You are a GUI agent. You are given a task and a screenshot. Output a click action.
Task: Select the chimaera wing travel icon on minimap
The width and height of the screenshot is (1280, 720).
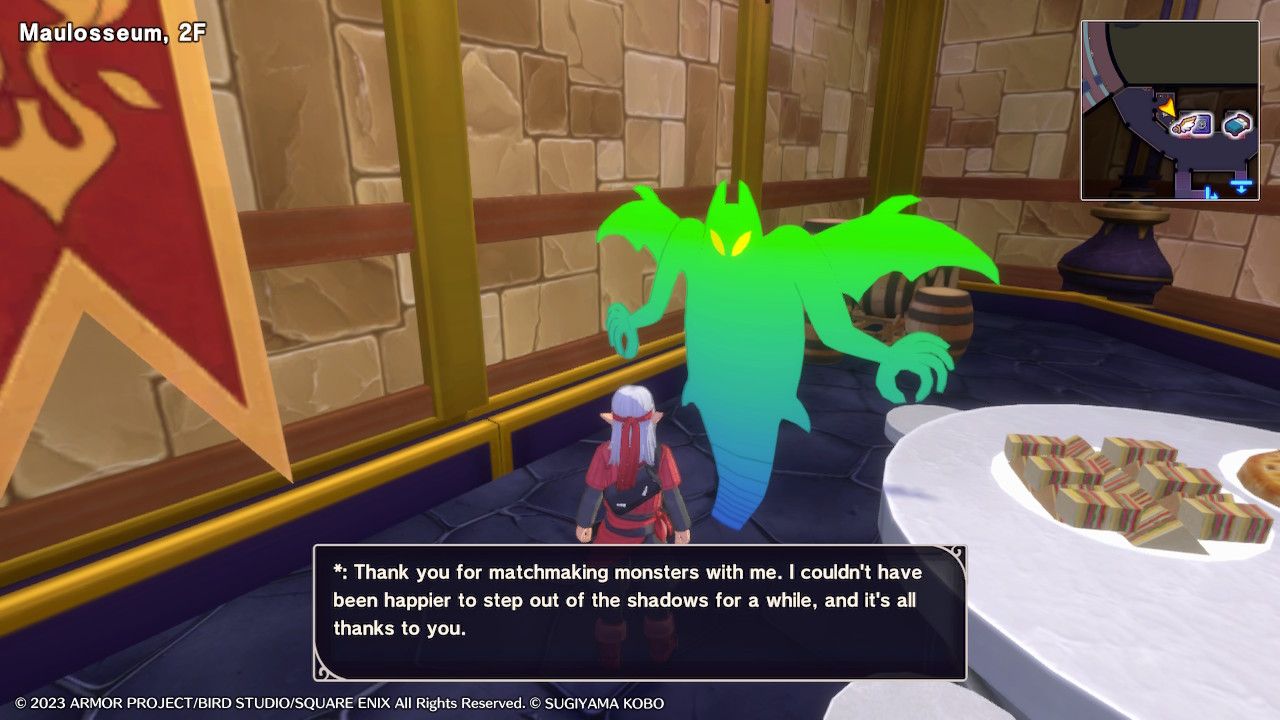pyautogui.click(x=1185, y=124)
